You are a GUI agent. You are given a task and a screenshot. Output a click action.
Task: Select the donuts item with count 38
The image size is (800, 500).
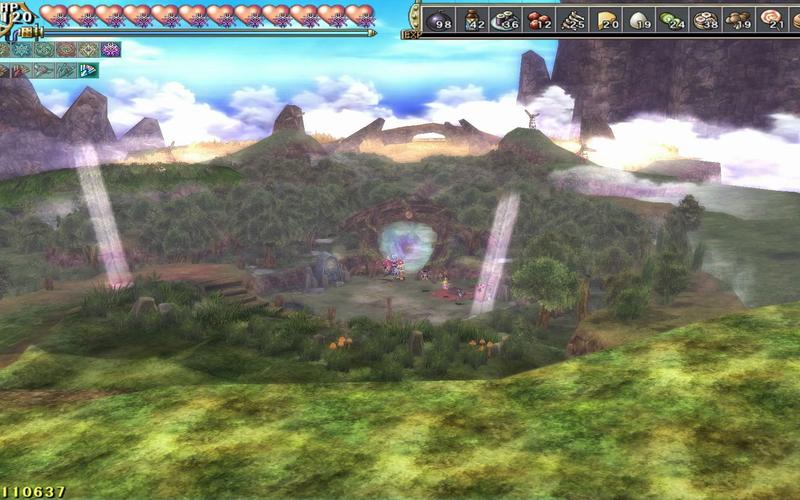[705, 18]
